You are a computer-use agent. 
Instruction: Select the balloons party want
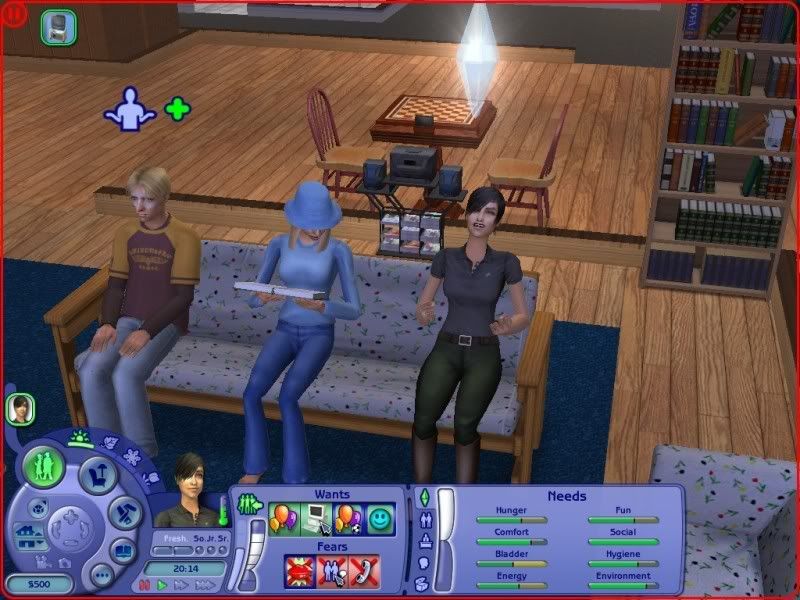click(283, 520)
